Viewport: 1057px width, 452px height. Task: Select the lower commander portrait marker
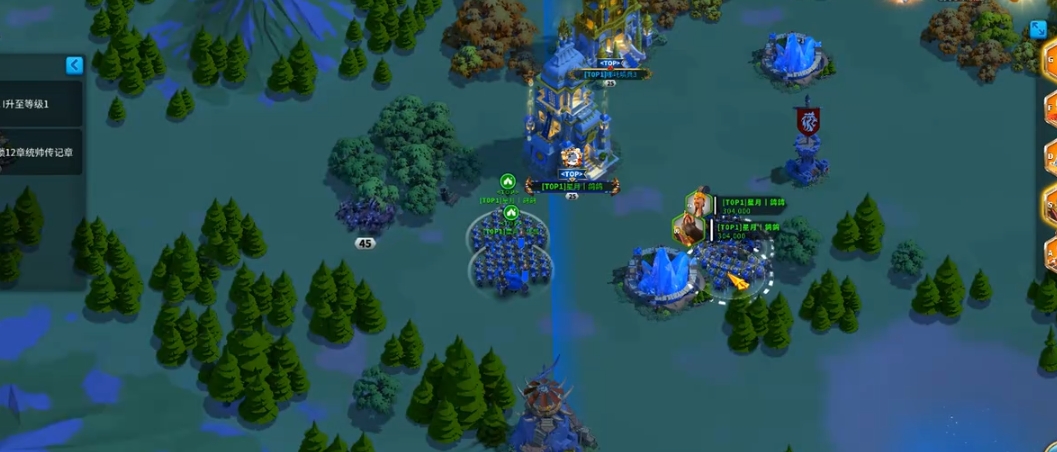pos(687,230)
